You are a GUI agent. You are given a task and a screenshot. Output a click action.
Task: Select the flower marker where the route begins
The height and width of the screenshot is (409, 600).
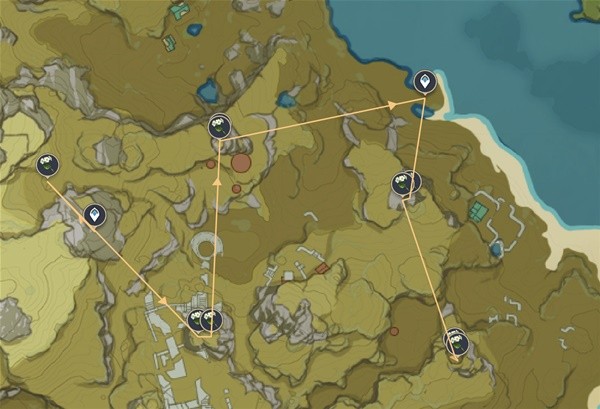pyautogui.click(x=47, y=165)
